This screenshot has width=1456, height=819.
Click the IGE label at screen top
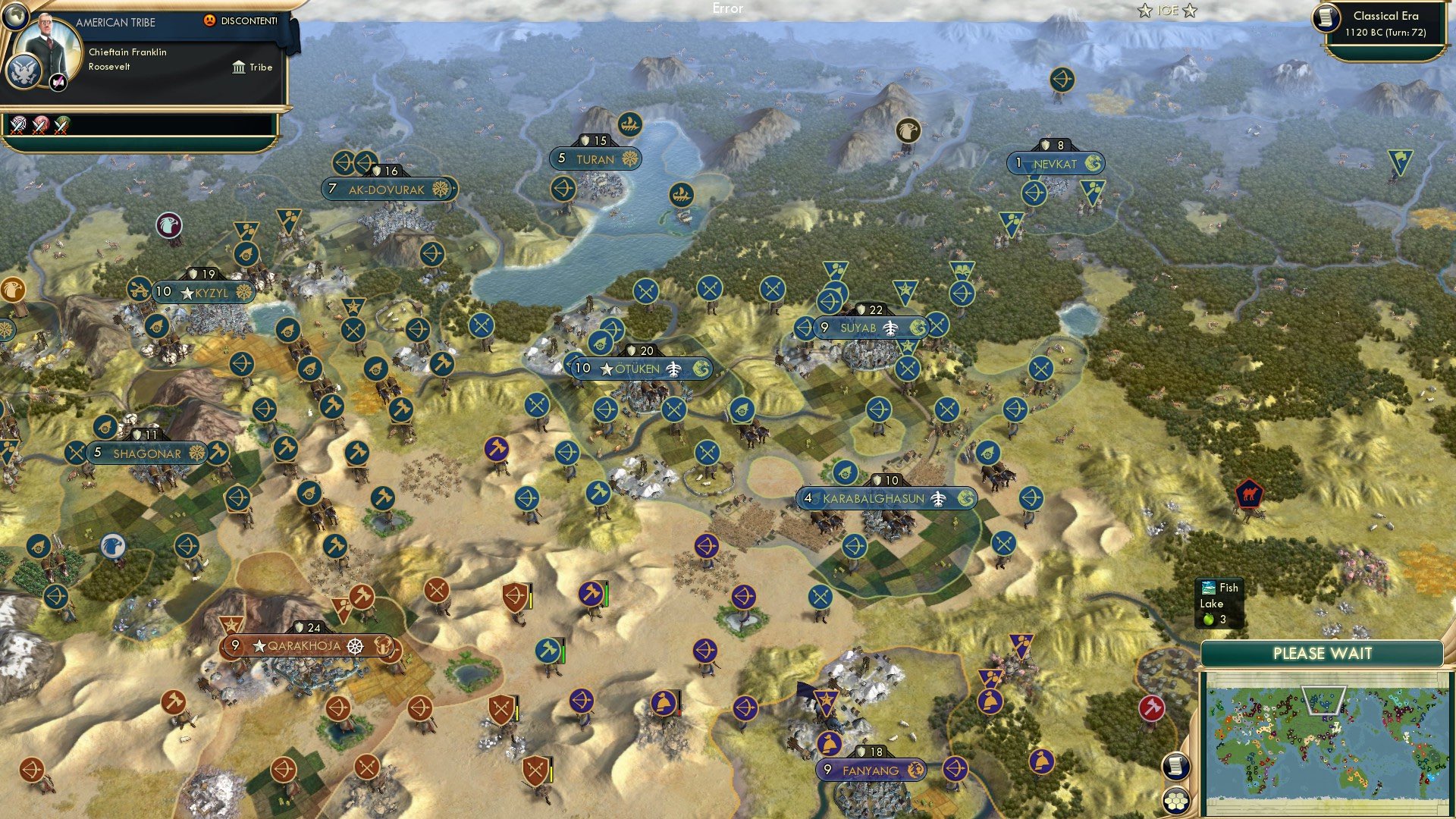point(1166,11)
